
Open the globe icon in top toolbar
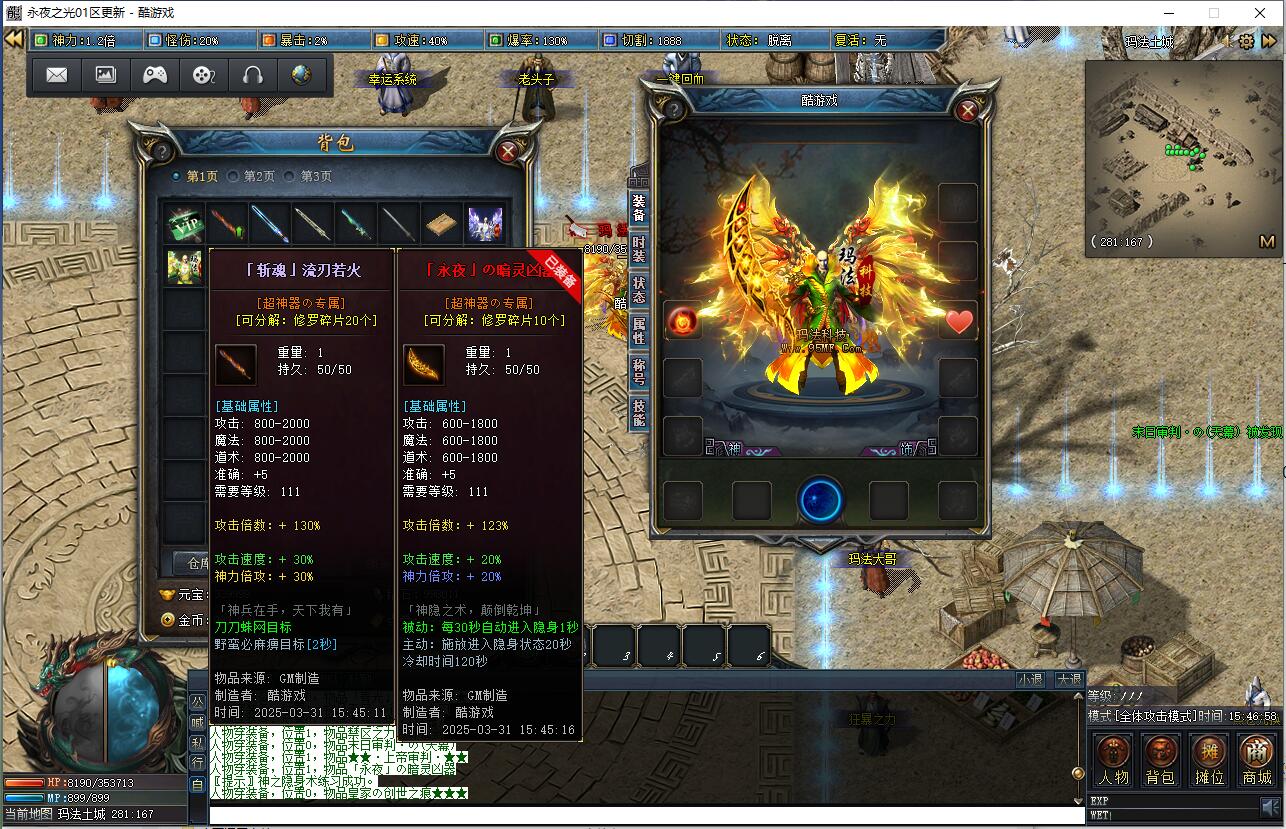pyautogui.click(x=301, y=75)
